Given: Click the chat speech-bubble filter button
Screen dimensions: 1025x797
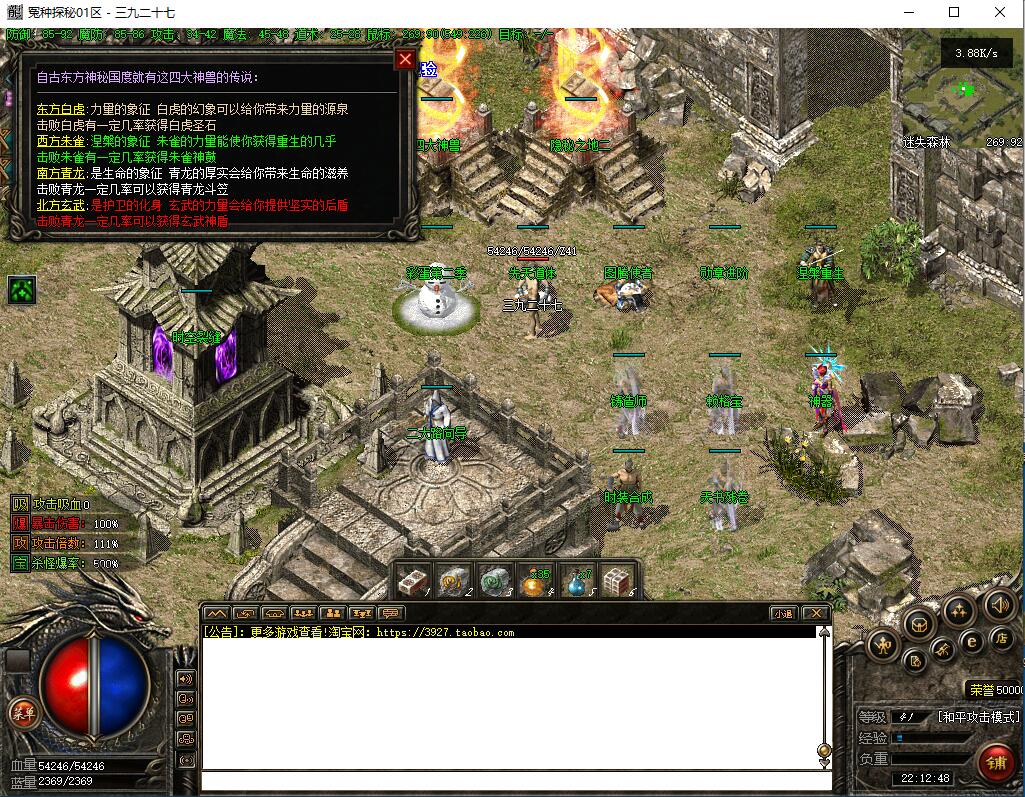Looking at the screenshot, I should (390, 613).
